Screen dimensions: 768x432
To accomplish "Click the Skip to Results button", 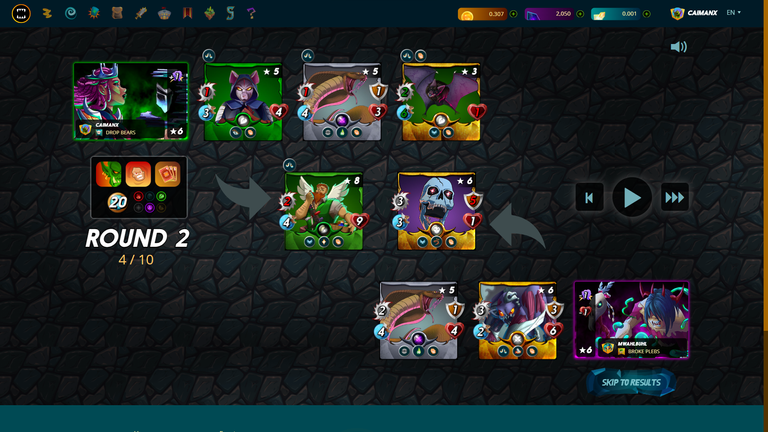I will point(631,382).
